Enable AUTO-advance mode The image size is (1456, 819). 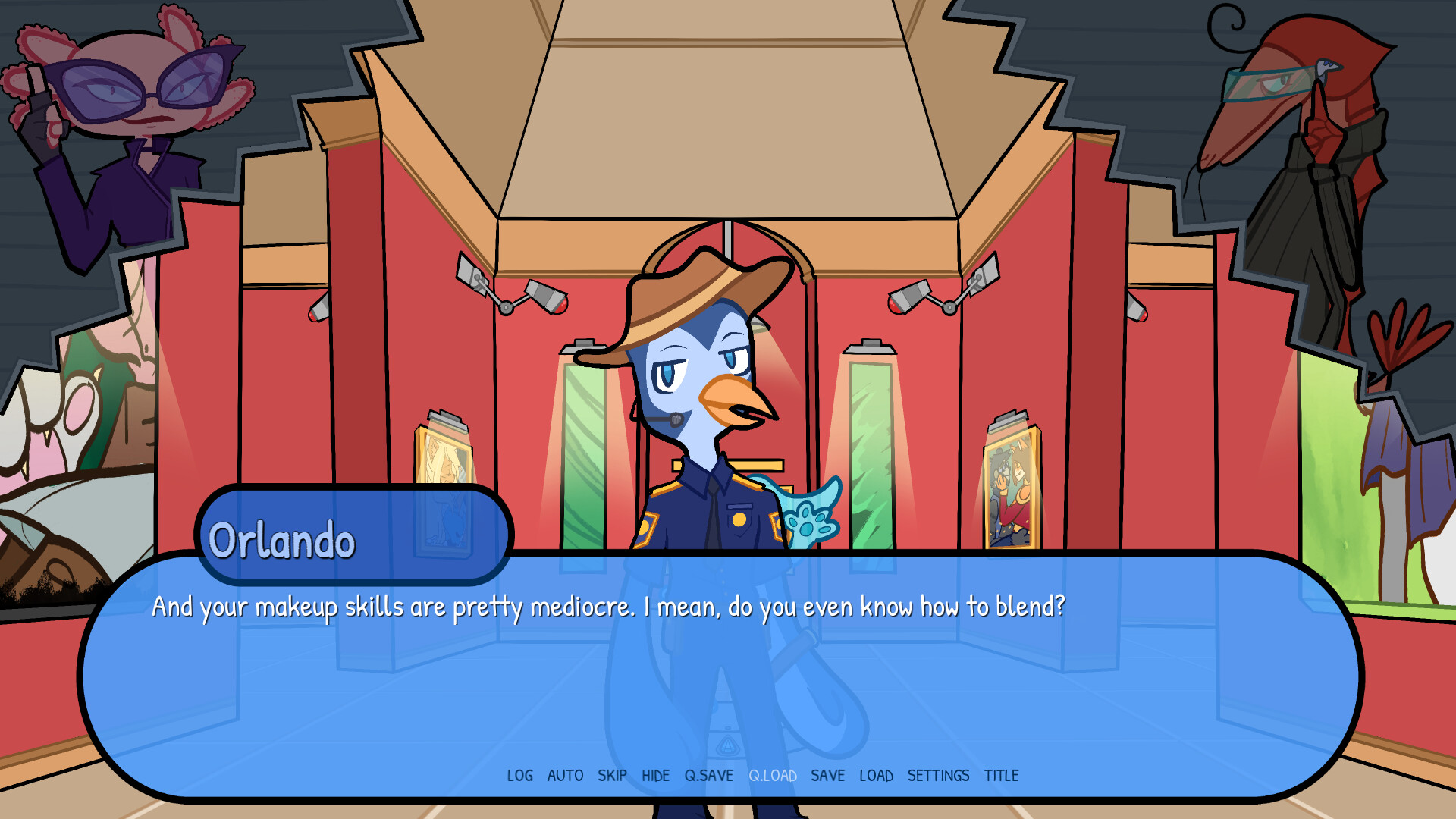point(564,776)
